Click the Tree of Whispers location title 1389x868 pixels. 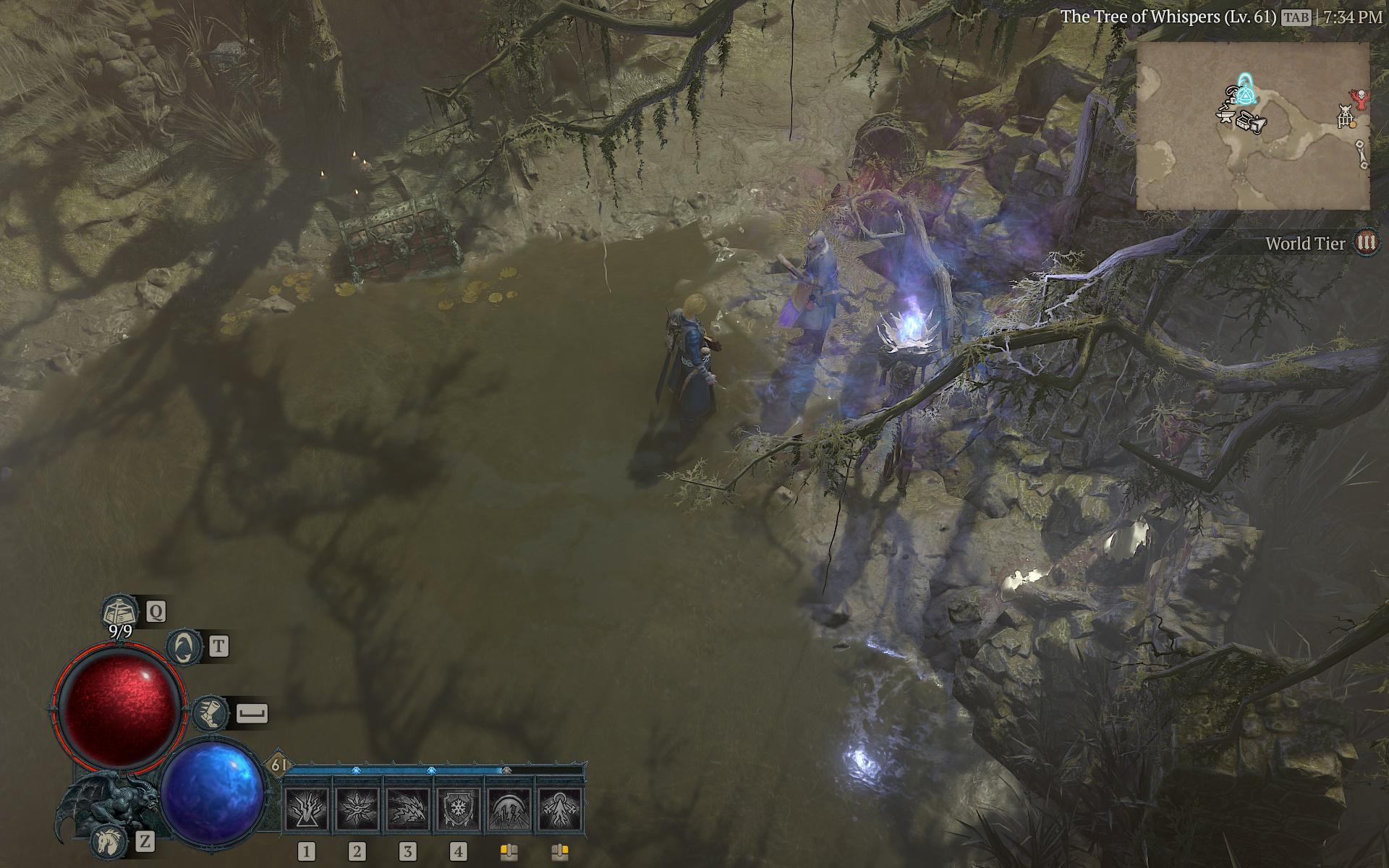pyautogui.click(x=1168, y=17)
